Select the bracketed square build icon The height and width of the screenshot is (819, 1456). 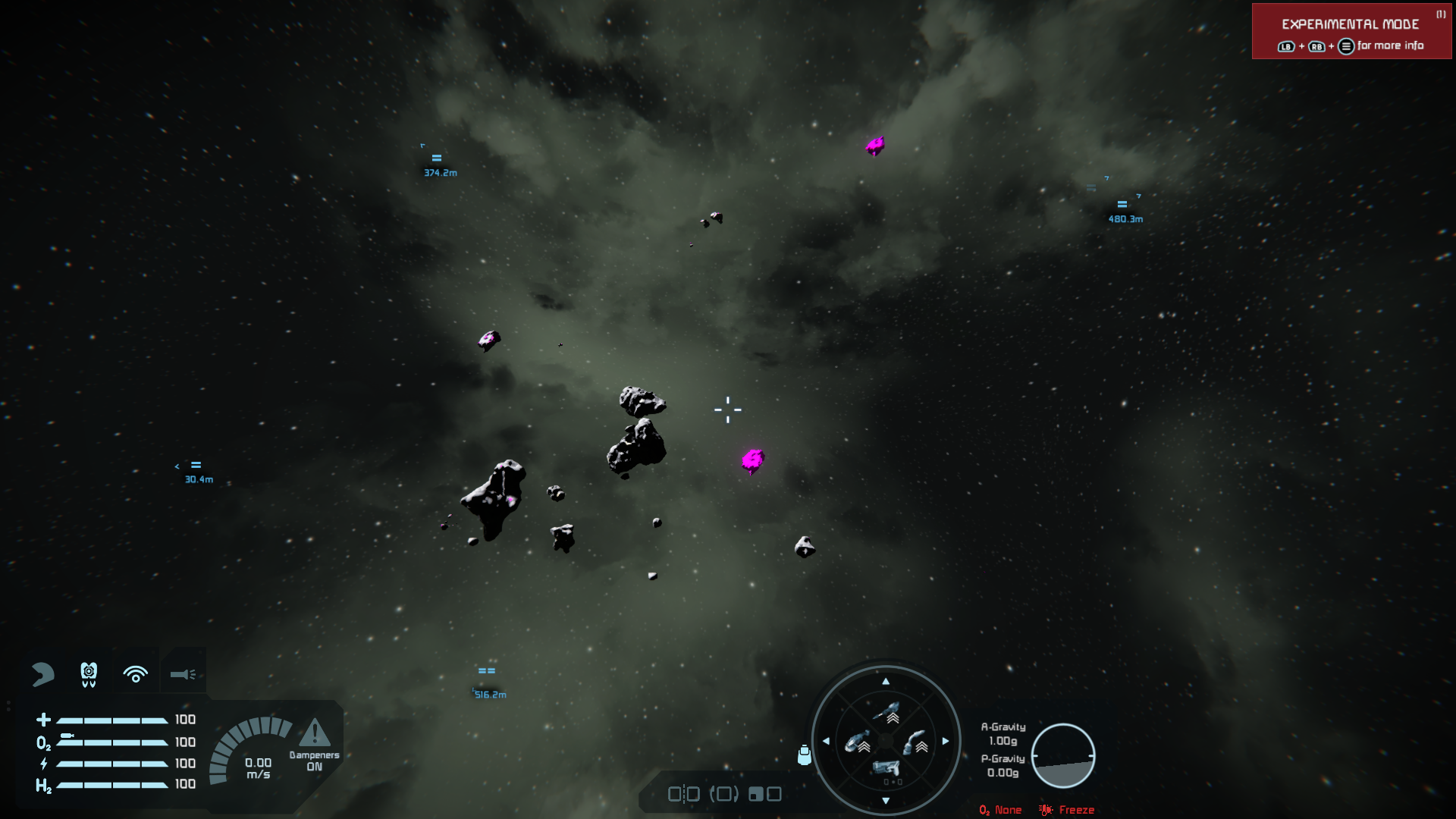pos(723,794)
